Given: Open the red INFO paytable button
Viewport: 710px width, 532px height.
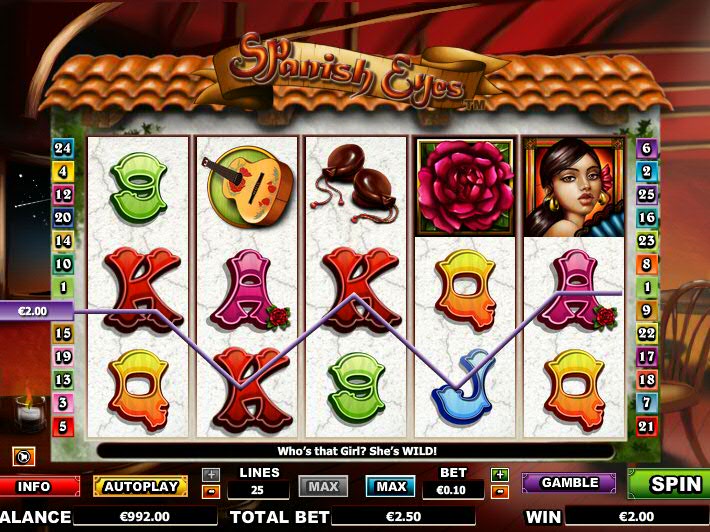Looking at the screenshot, I should [34, 487].
